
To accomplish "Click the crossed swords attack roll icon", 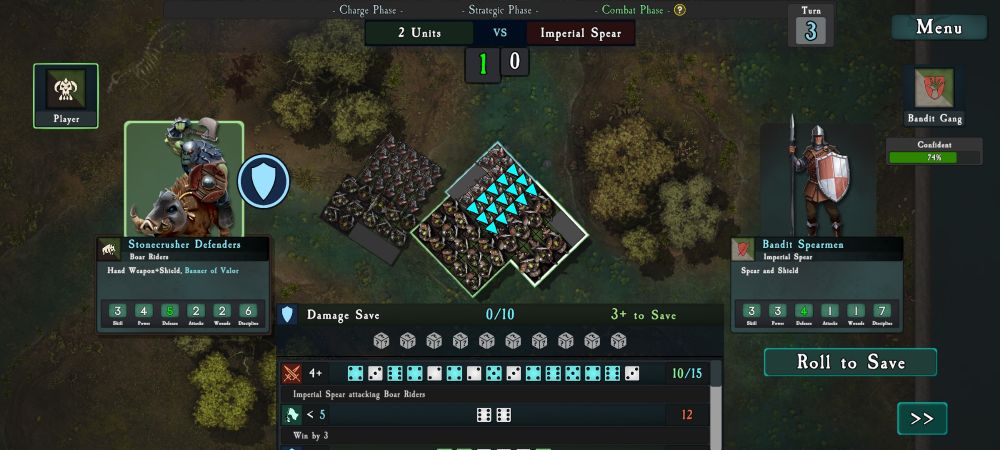I will [292, 374].
